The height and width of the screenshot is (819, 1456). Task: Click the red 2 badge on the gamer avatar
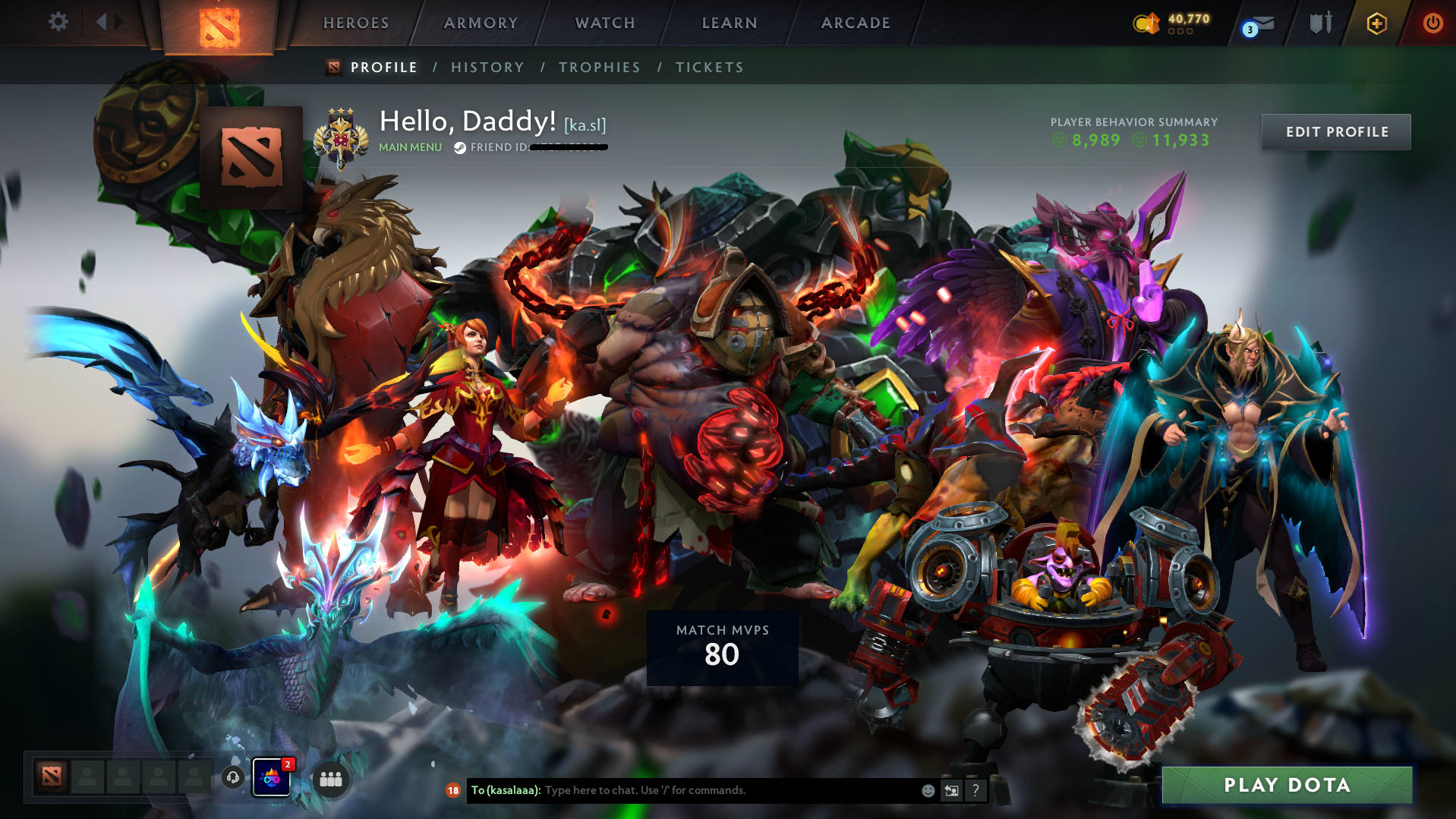pos(287,764)
